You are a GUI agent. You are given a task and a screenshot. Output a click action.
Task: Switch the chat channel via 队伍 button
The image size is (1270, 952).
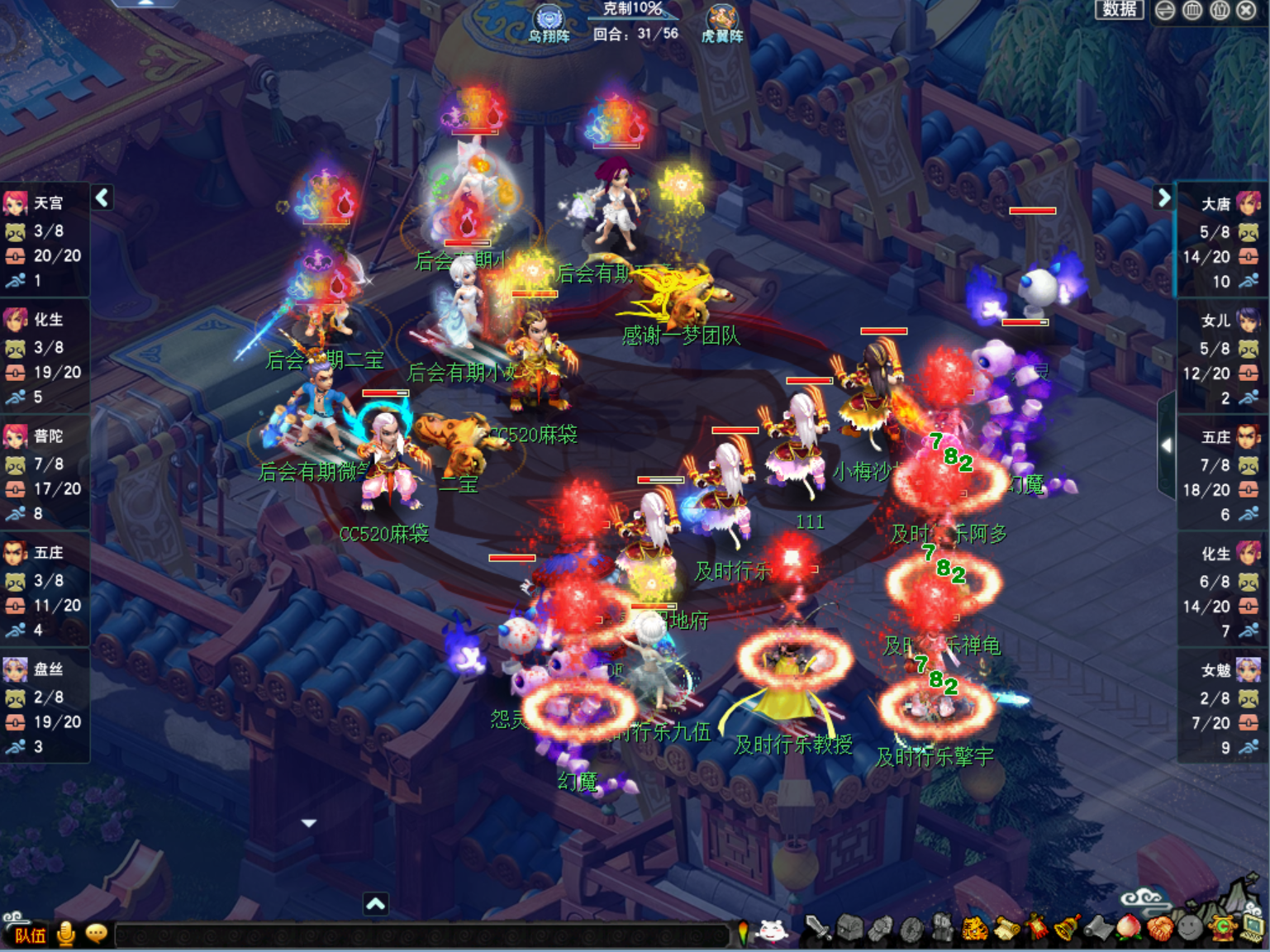[30, 935]
